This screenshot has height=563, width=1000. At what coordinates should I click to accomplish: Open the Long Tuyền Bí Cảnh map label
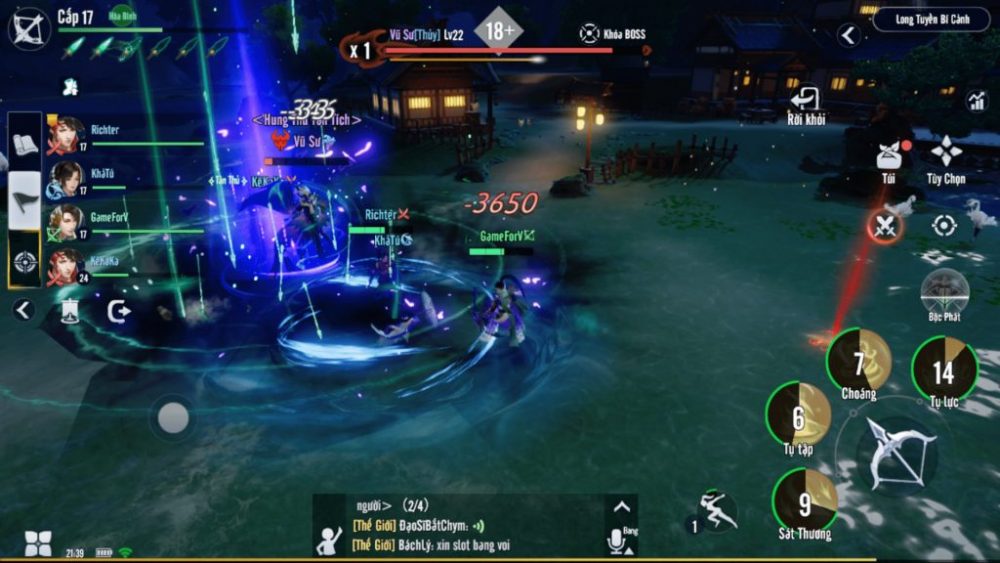[930, 19]
